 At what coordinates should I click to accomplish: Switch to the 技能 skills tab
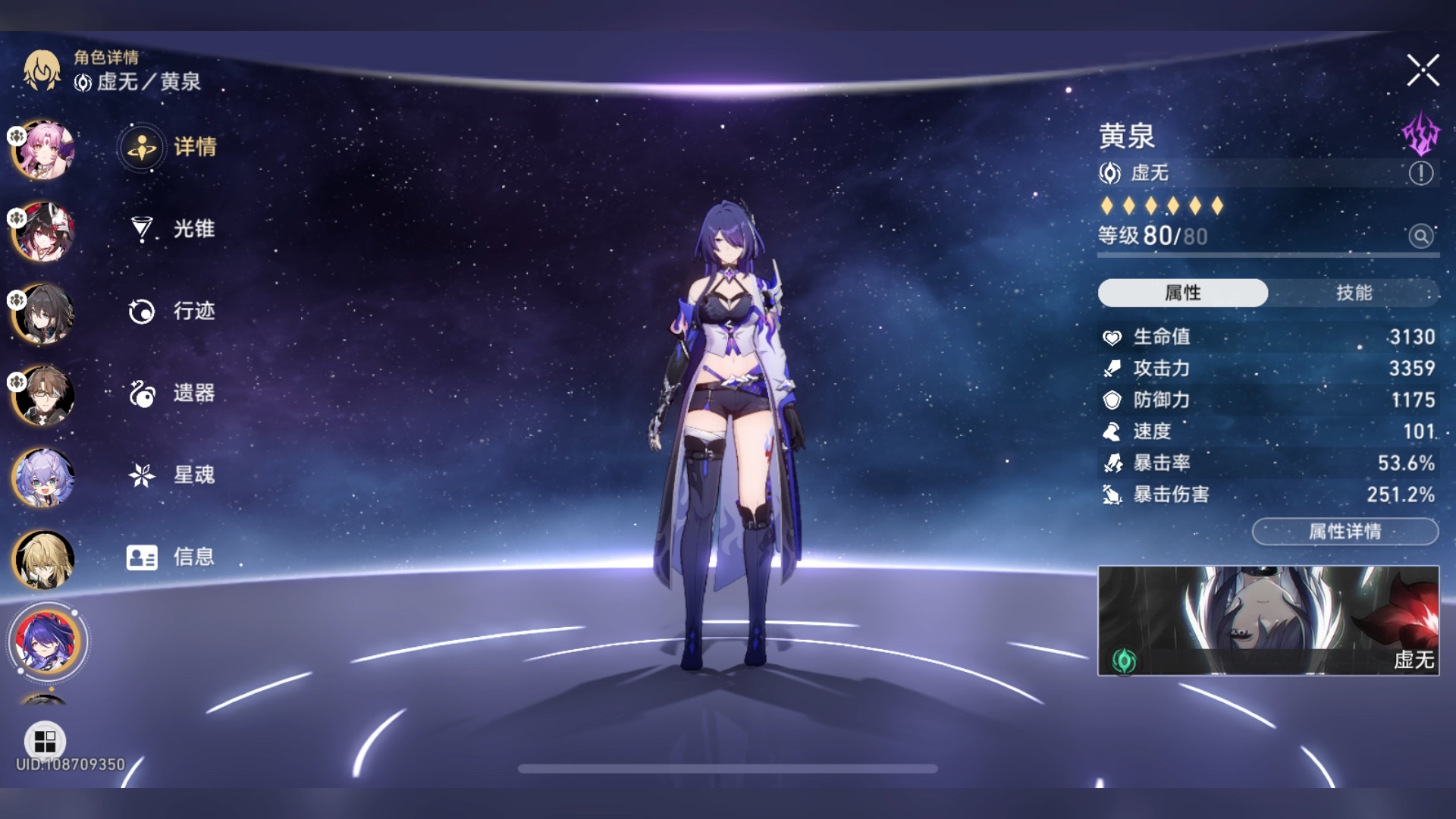pos(1354,293)
